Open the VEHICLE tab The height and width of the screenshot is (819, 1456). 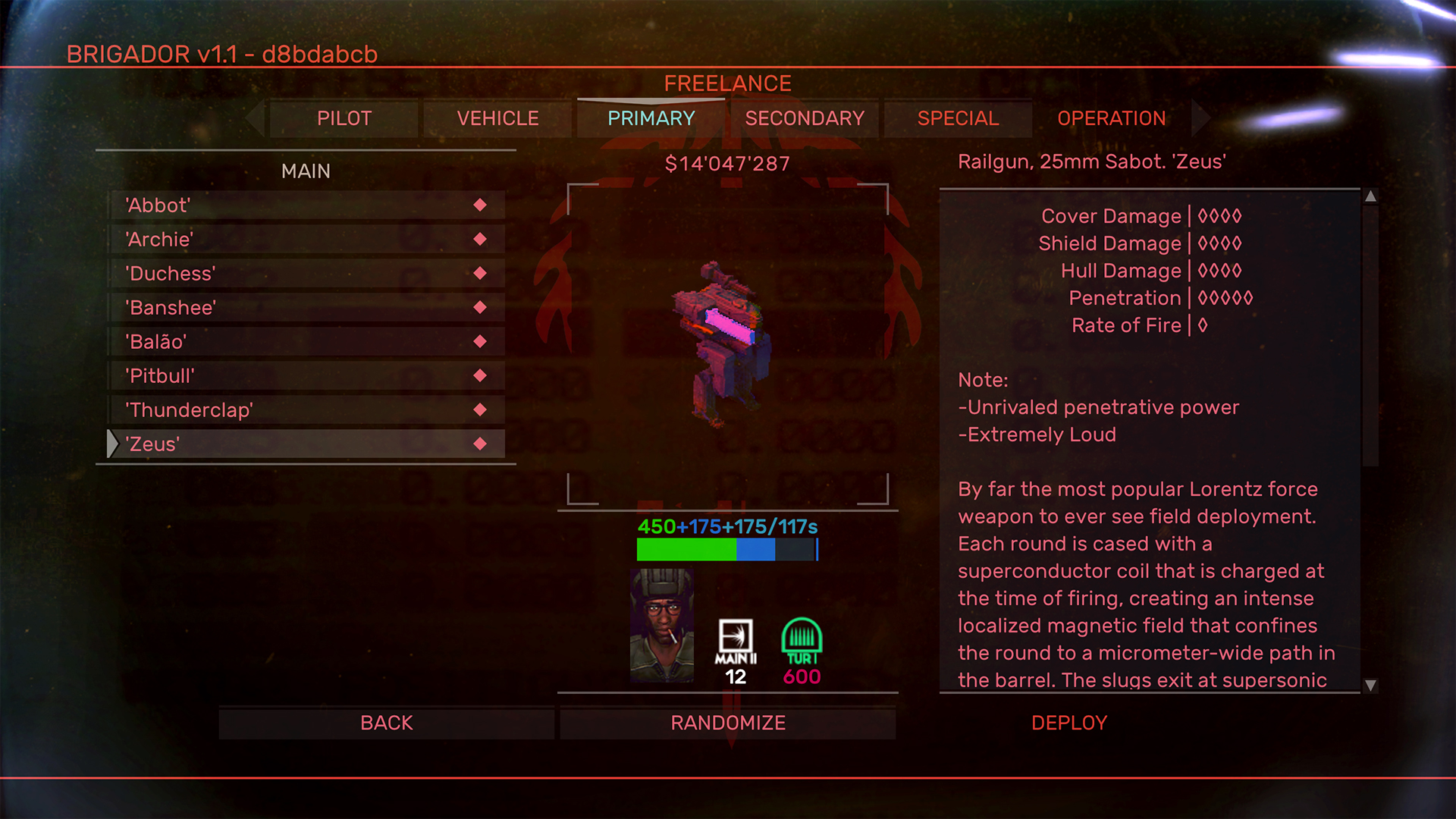[x=497, y=118]
